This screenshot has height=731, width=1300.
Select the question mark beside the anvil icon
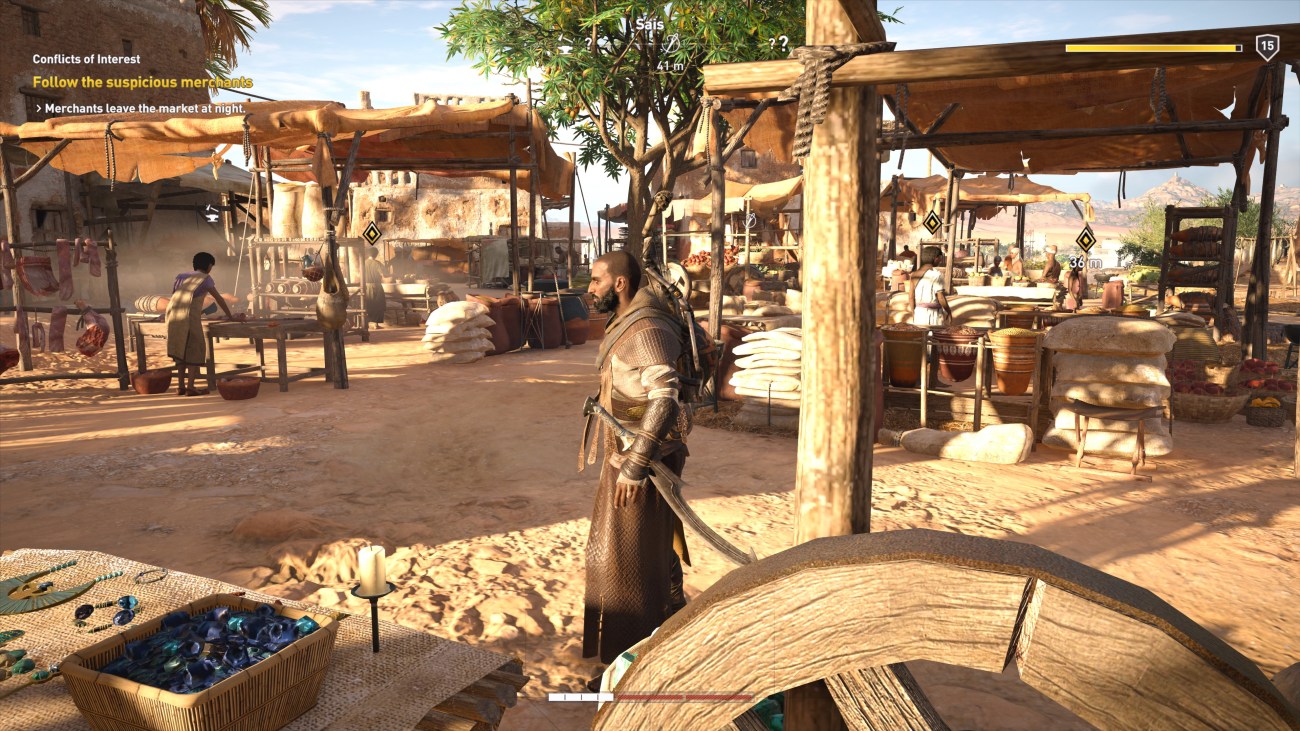point(589,44)
